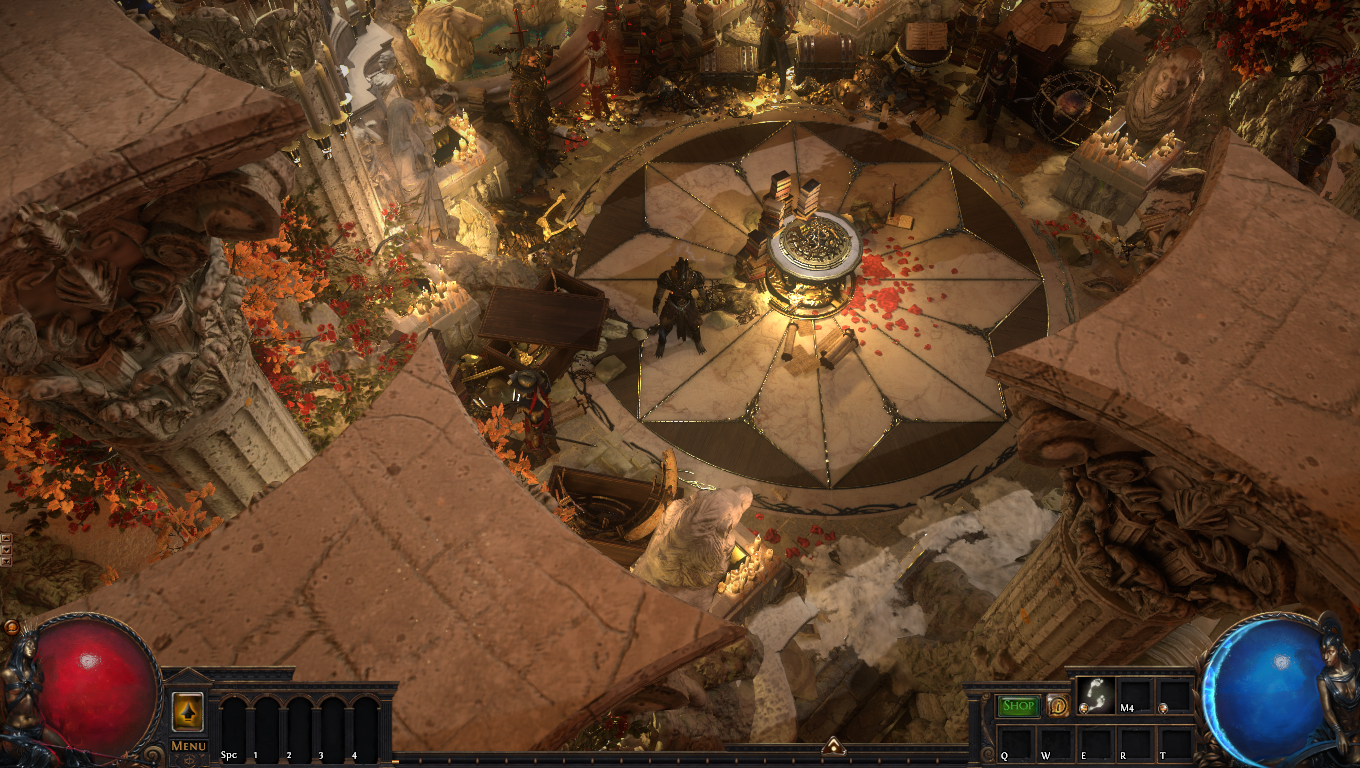The width and height of the screenshot is (1360, 768).
Task: Click the orange info icon beside Shop
Action: click(x=1058, y=706)
